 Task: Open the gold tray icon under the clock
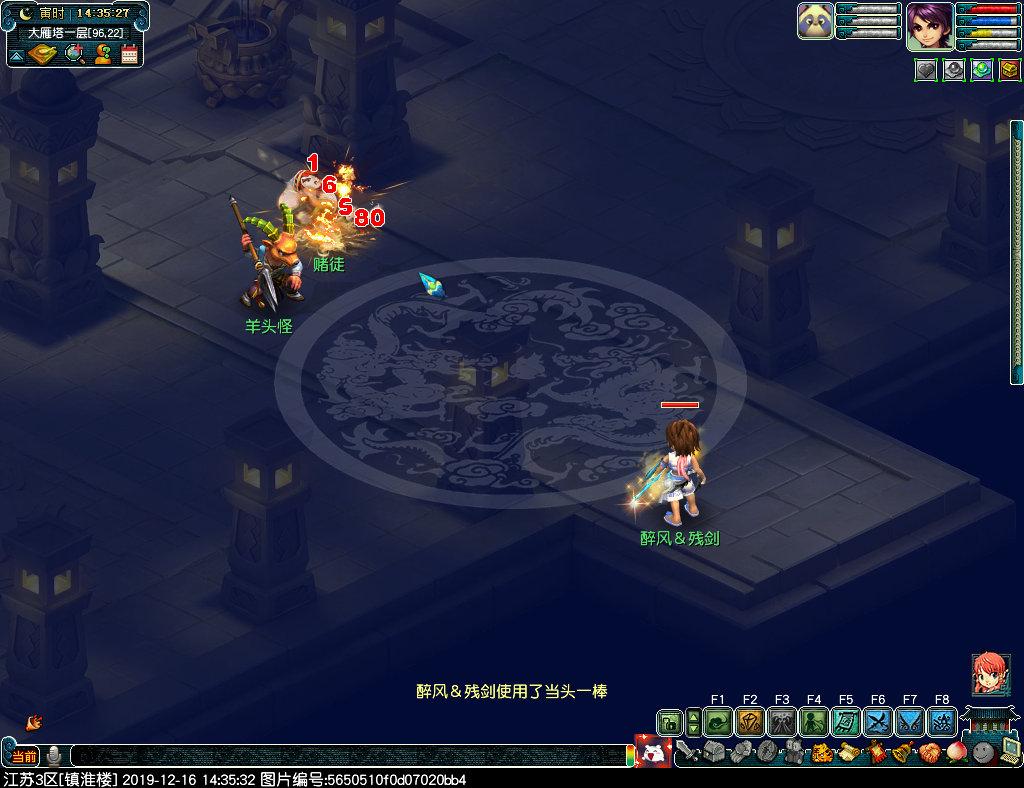[44, 54]
